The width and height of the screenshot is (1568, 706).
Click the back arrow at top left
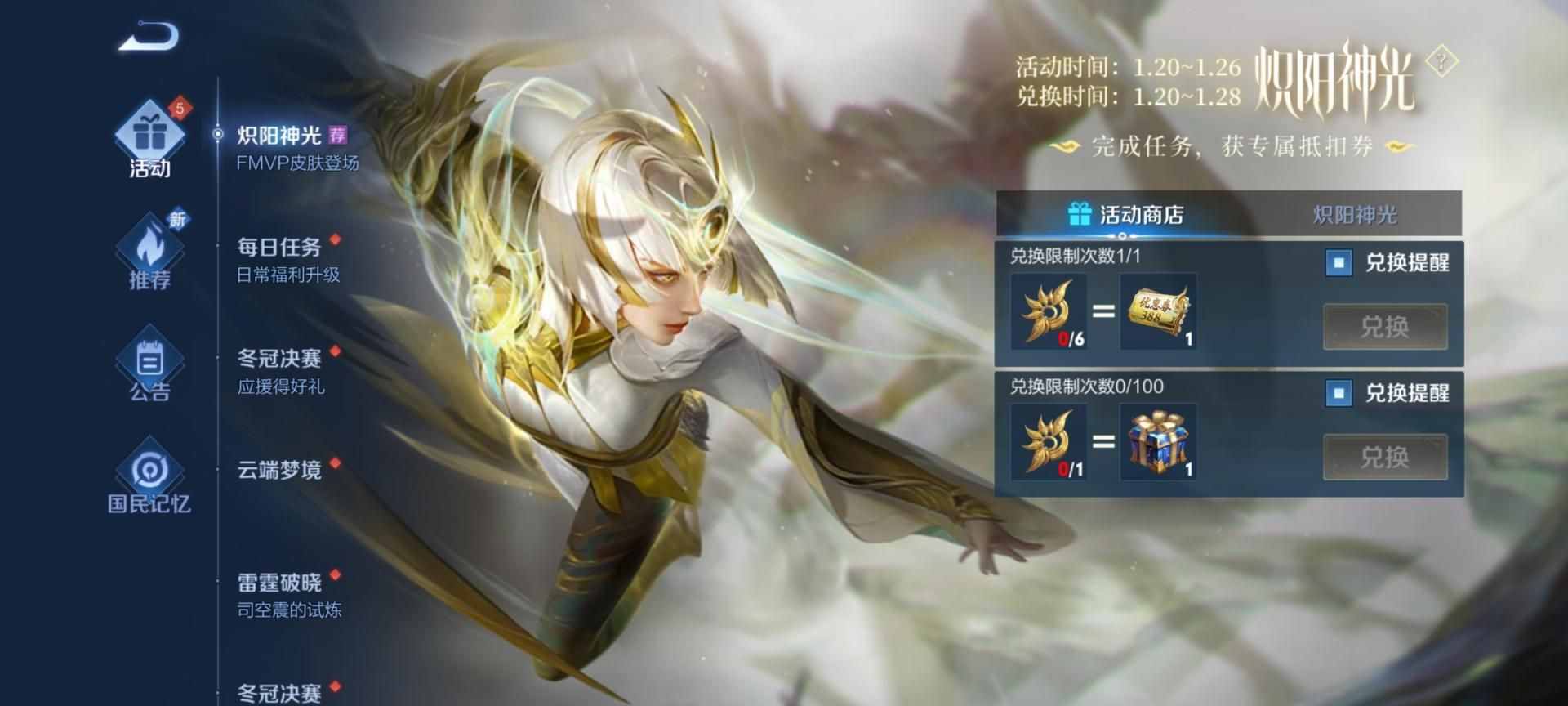147,34
